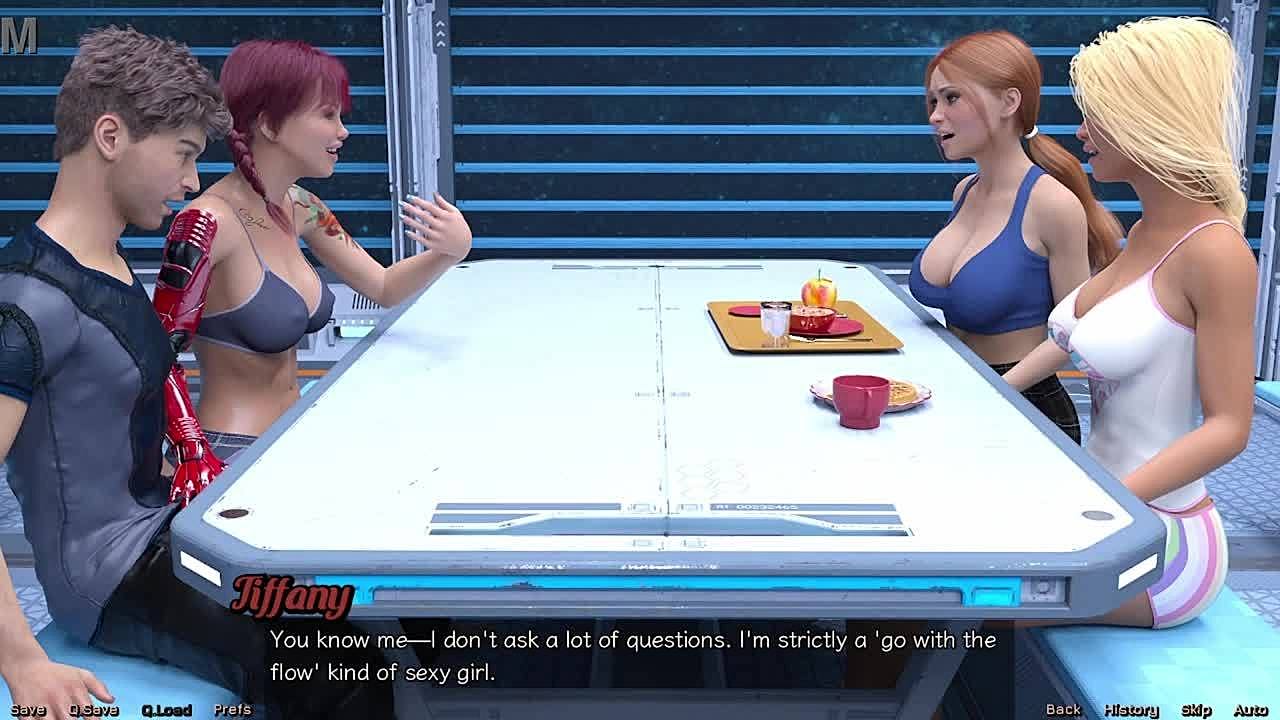Image resolution: width=1280 pixels, height=720 pixels.
Task: Open the Save menu
Action: 27,709
